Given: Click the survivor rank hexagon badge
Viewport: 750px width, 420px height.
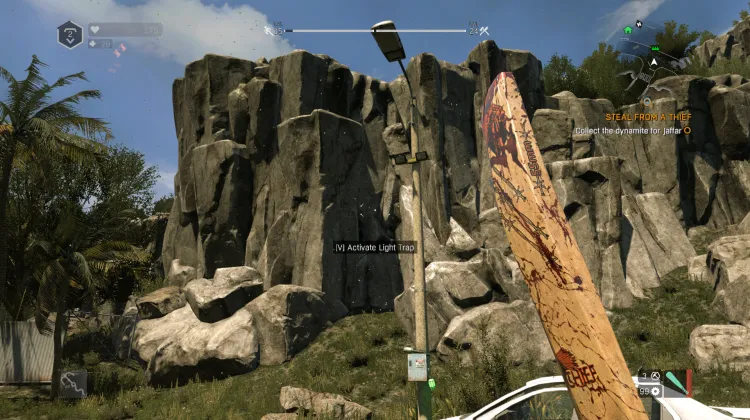Looking at the screenshot, I should [x=70, y=35].
